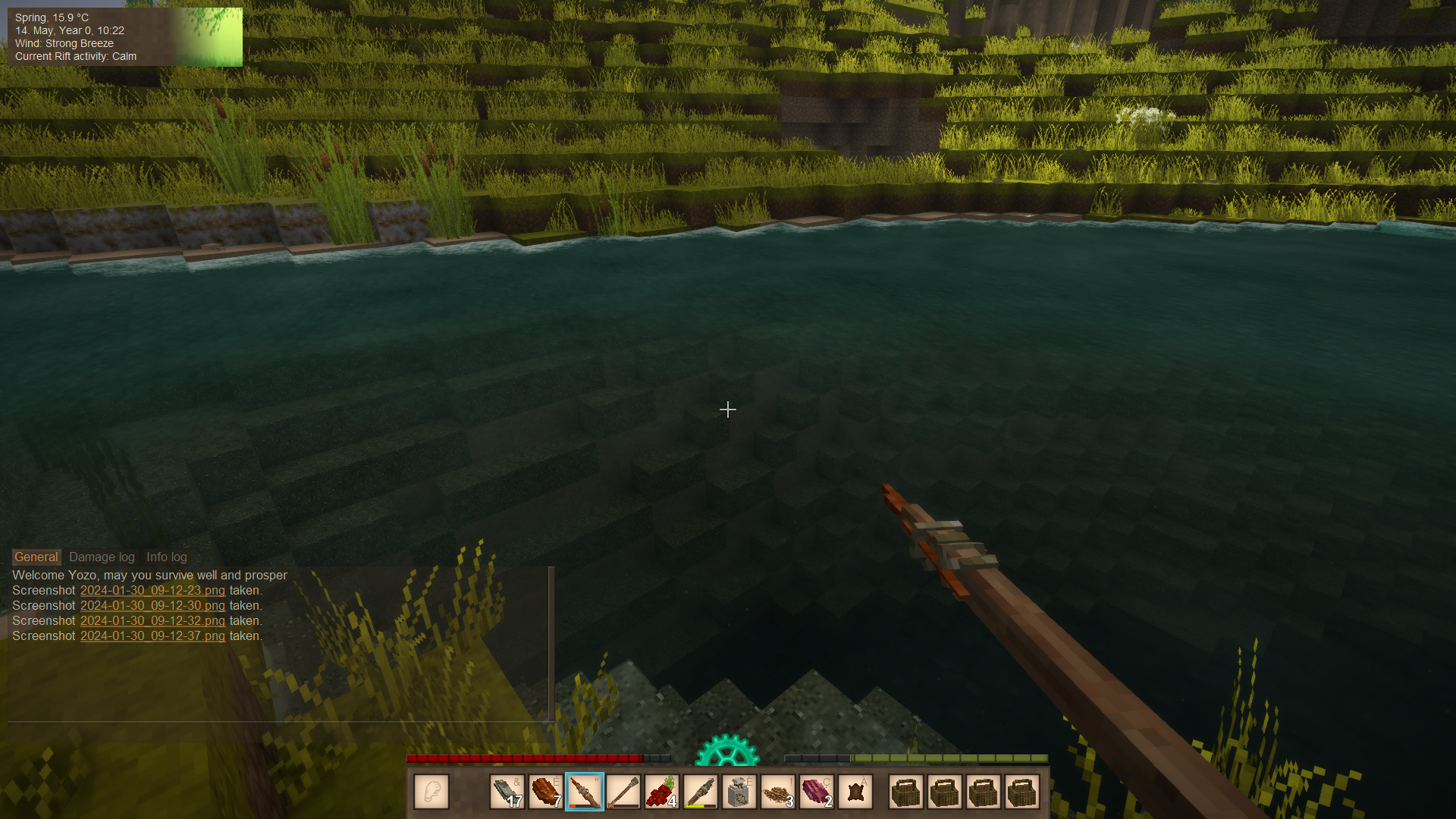This screenshot has width=1456, height=819.
Task: Open screenshot link 2024-01-30_09-12-30.png
Action: click(x=152, y=606)
